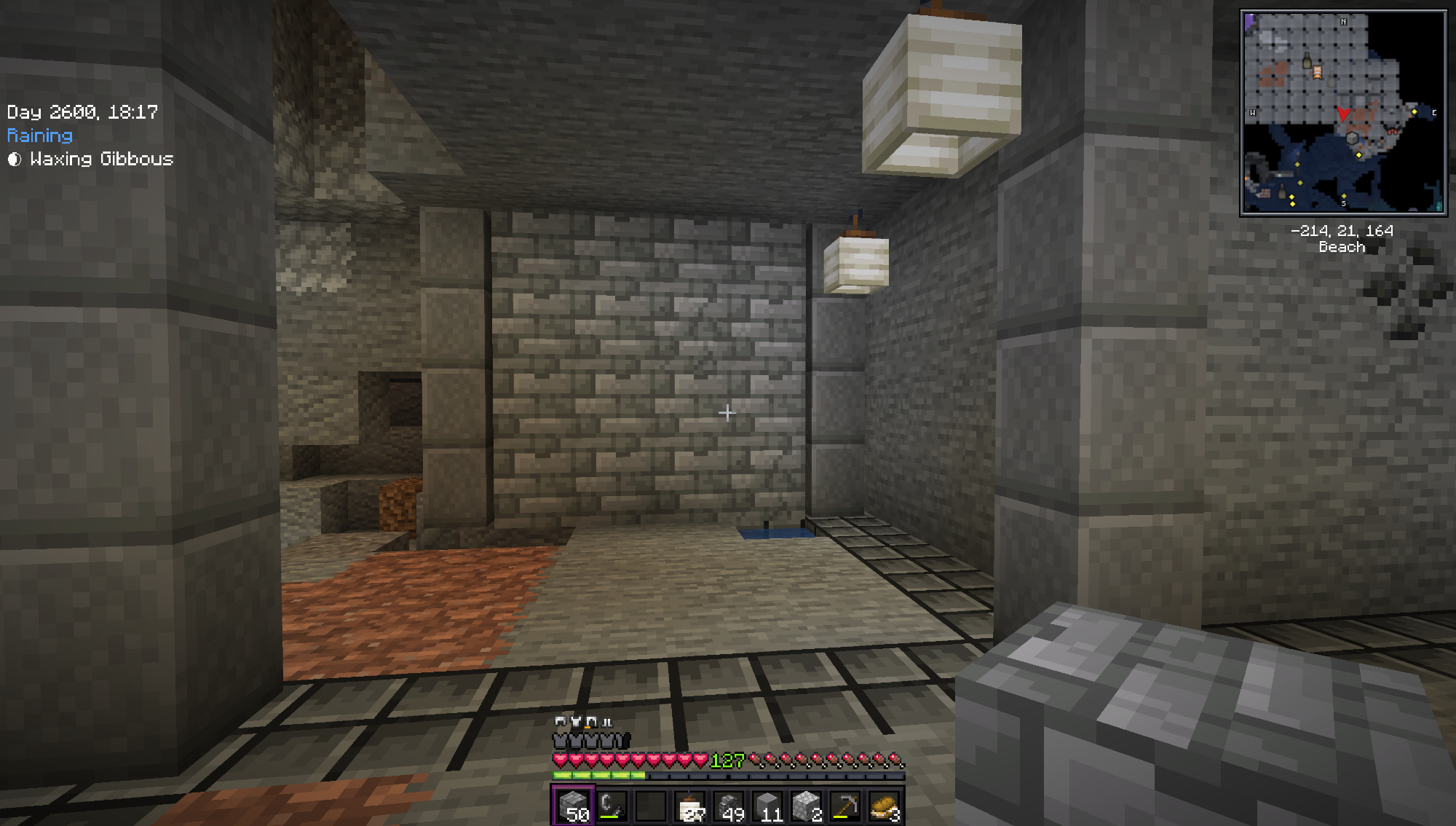Click the red player arrow on minimap
The height and width of the screenshot is (826, 1456).
pyautogui.click(x=1343, y=114)
